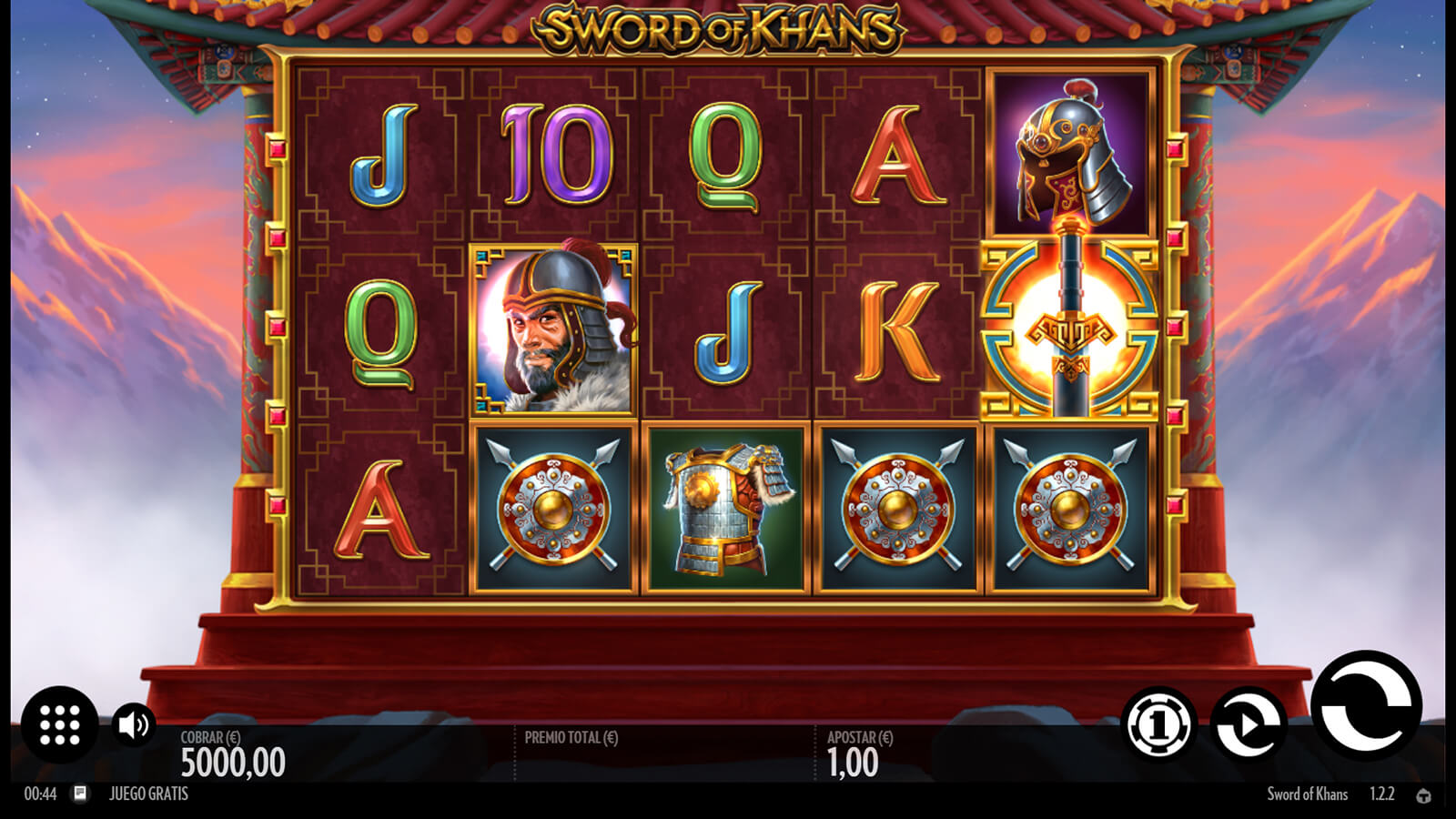1456x819 pixels.
Task: Click the small note icon beside the timer
Action: point(80,794)
